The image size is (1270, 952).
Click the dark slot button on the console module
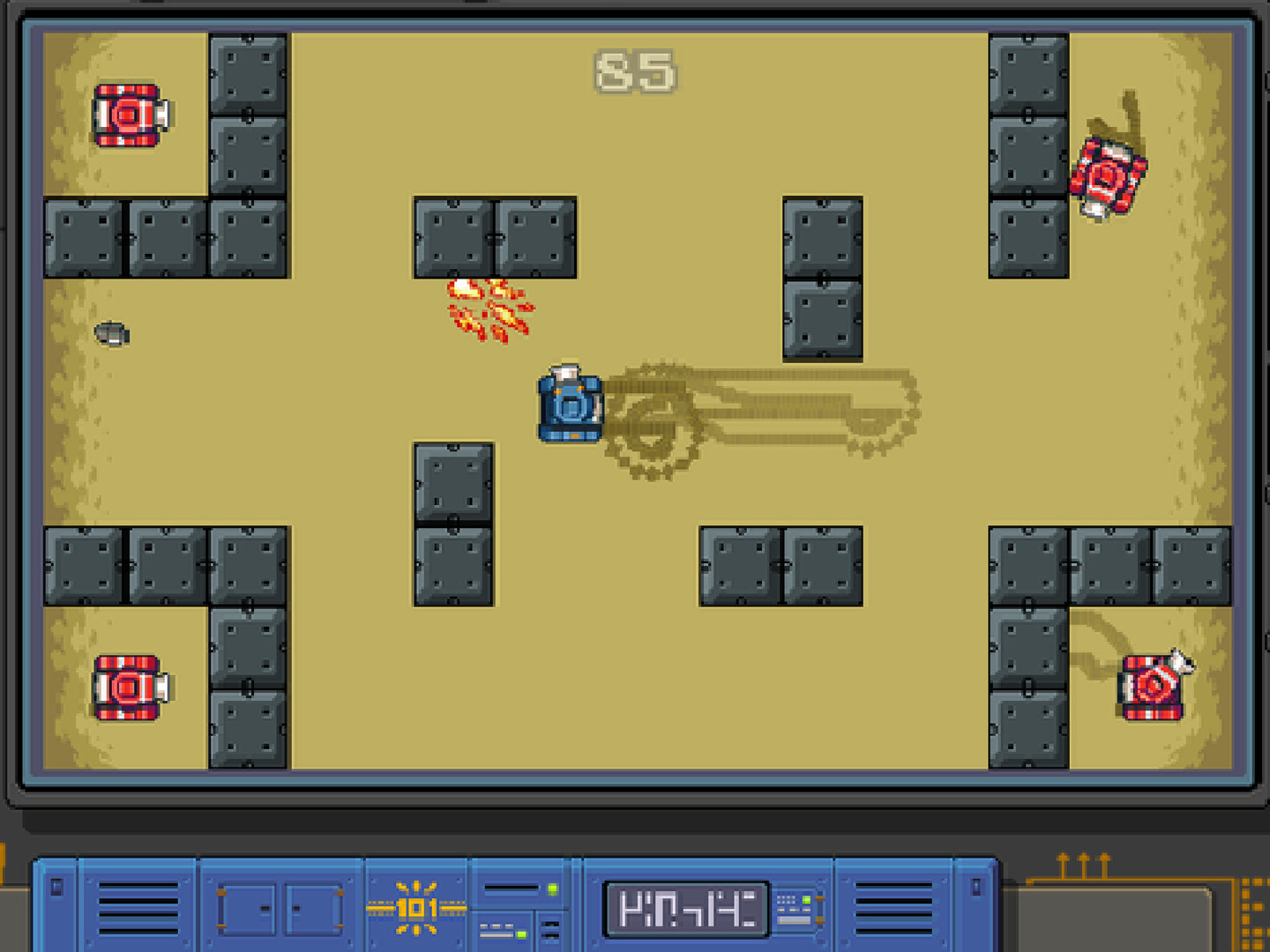pos(551,931)
